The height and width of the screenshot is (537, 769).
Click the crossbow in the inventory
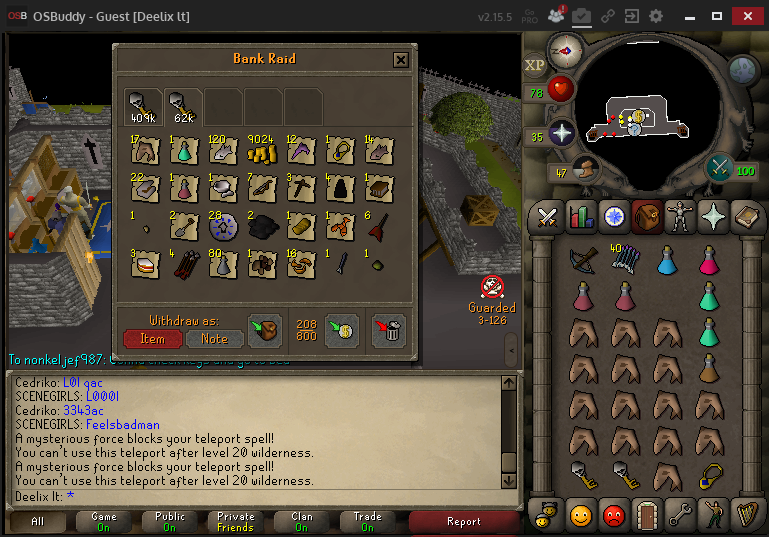pyautogui.click(x=584, y=259)
